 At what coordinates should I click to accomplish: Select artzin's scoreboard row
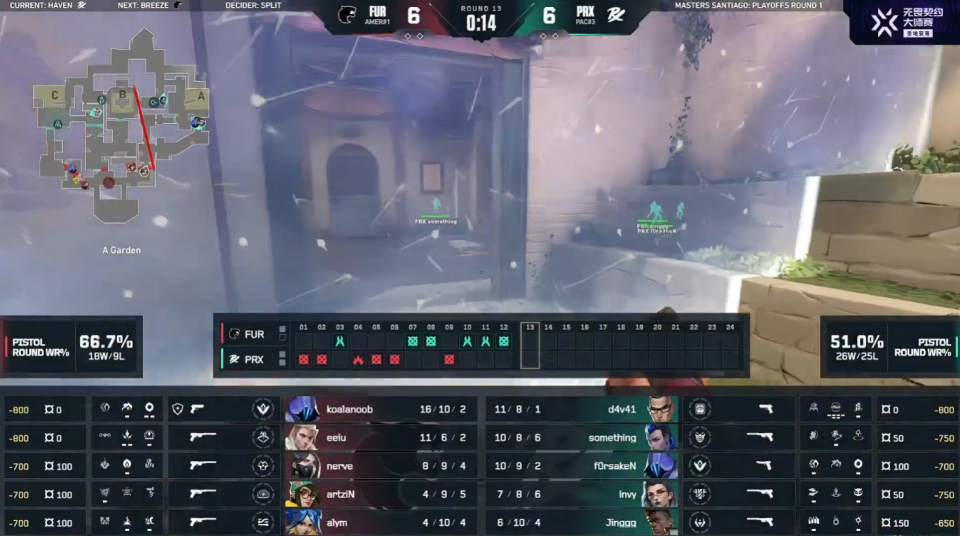click(380, 493)
